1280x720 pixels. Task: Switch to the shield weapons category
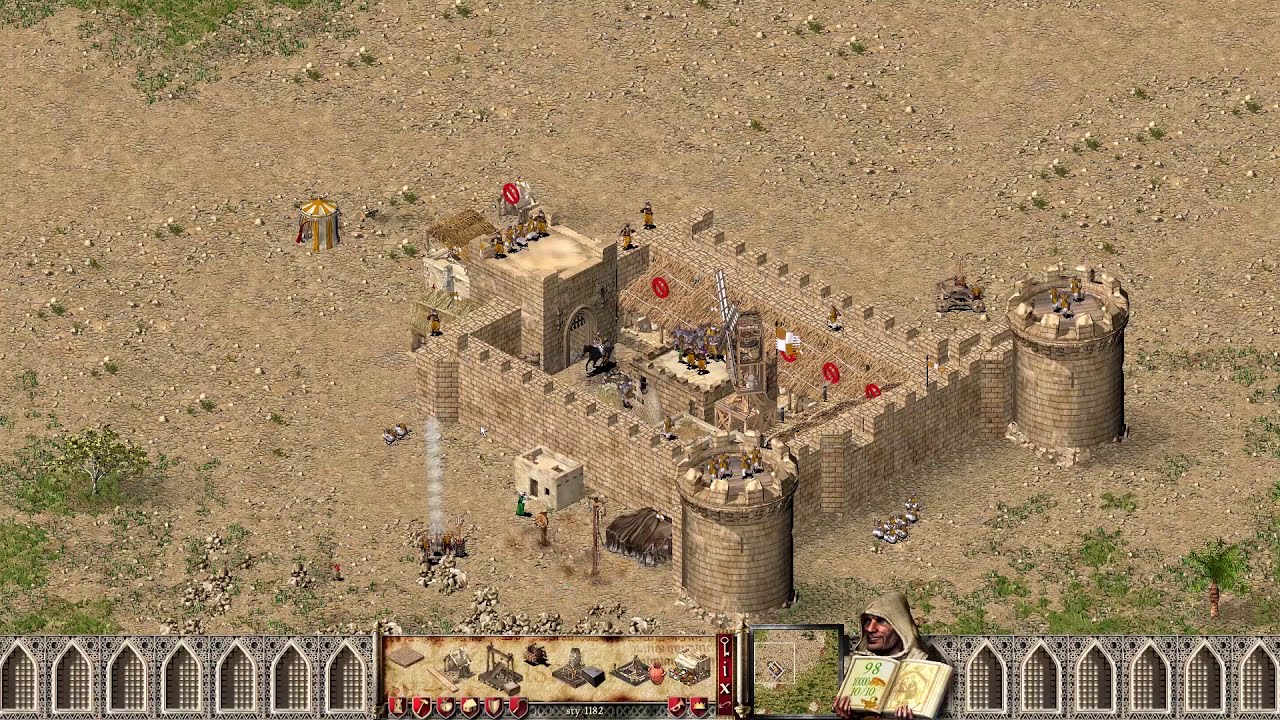[494, 708]
